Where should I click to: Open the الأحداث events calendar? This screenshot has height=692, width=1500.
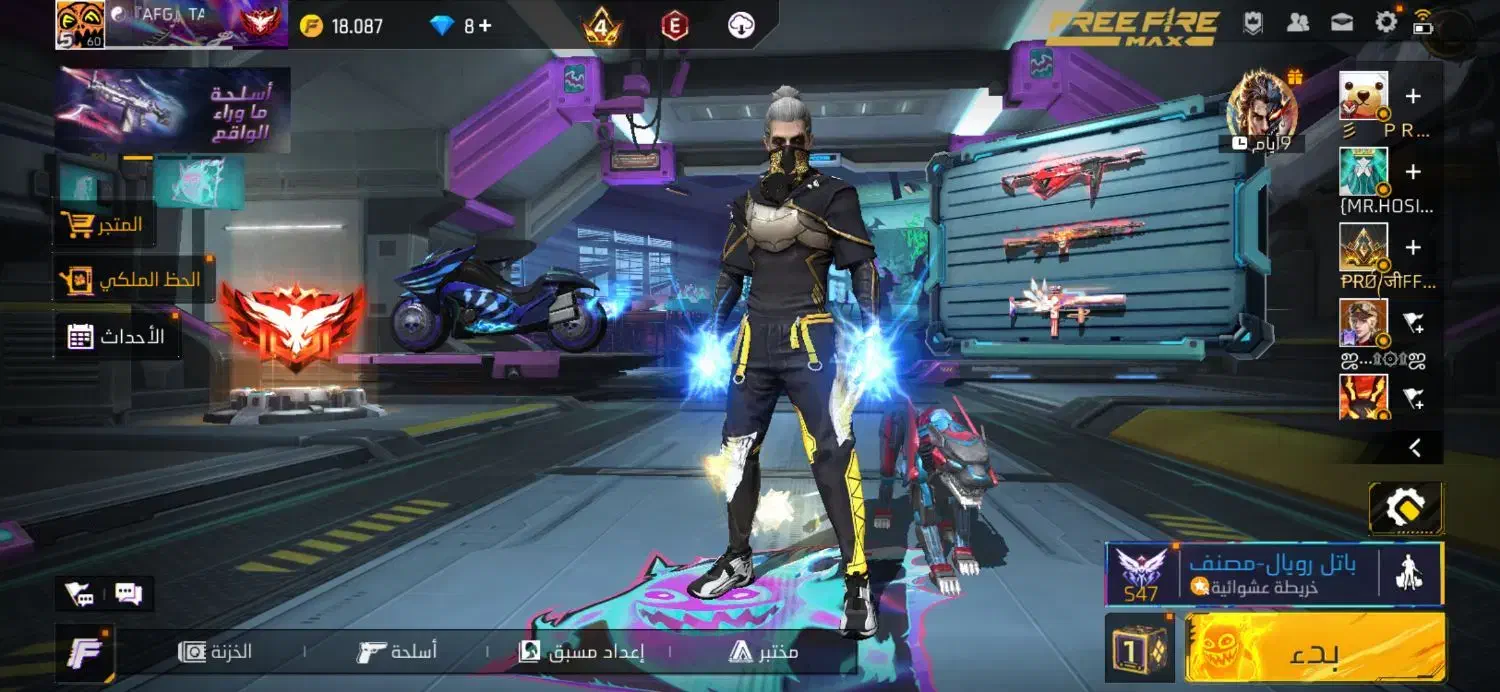[x=117, y=337]
